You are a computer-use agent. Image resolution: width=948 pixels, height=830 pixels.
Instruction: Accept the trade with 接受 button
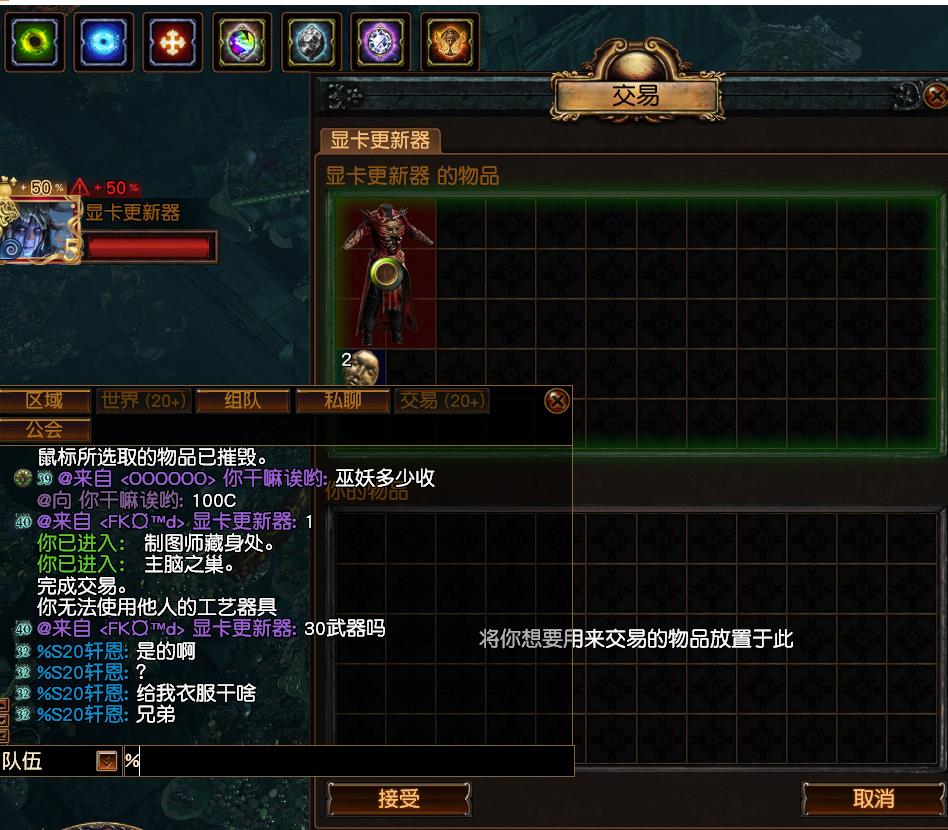pos(398,799)
